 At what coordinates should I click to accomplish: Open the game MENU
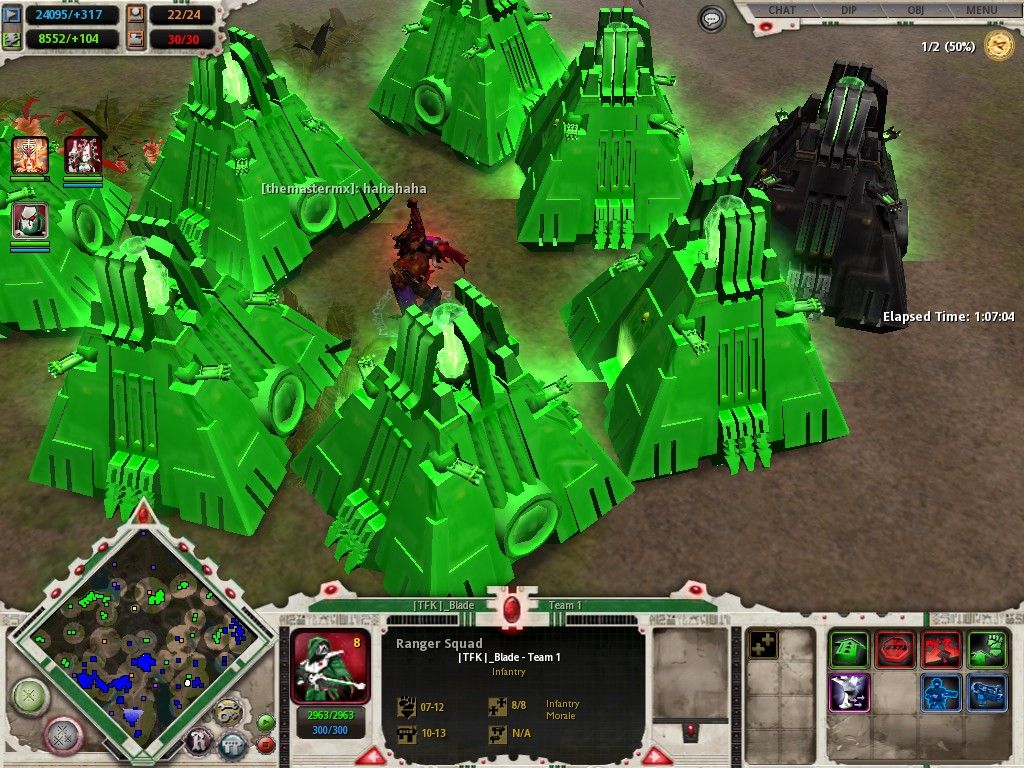[981, 10]
